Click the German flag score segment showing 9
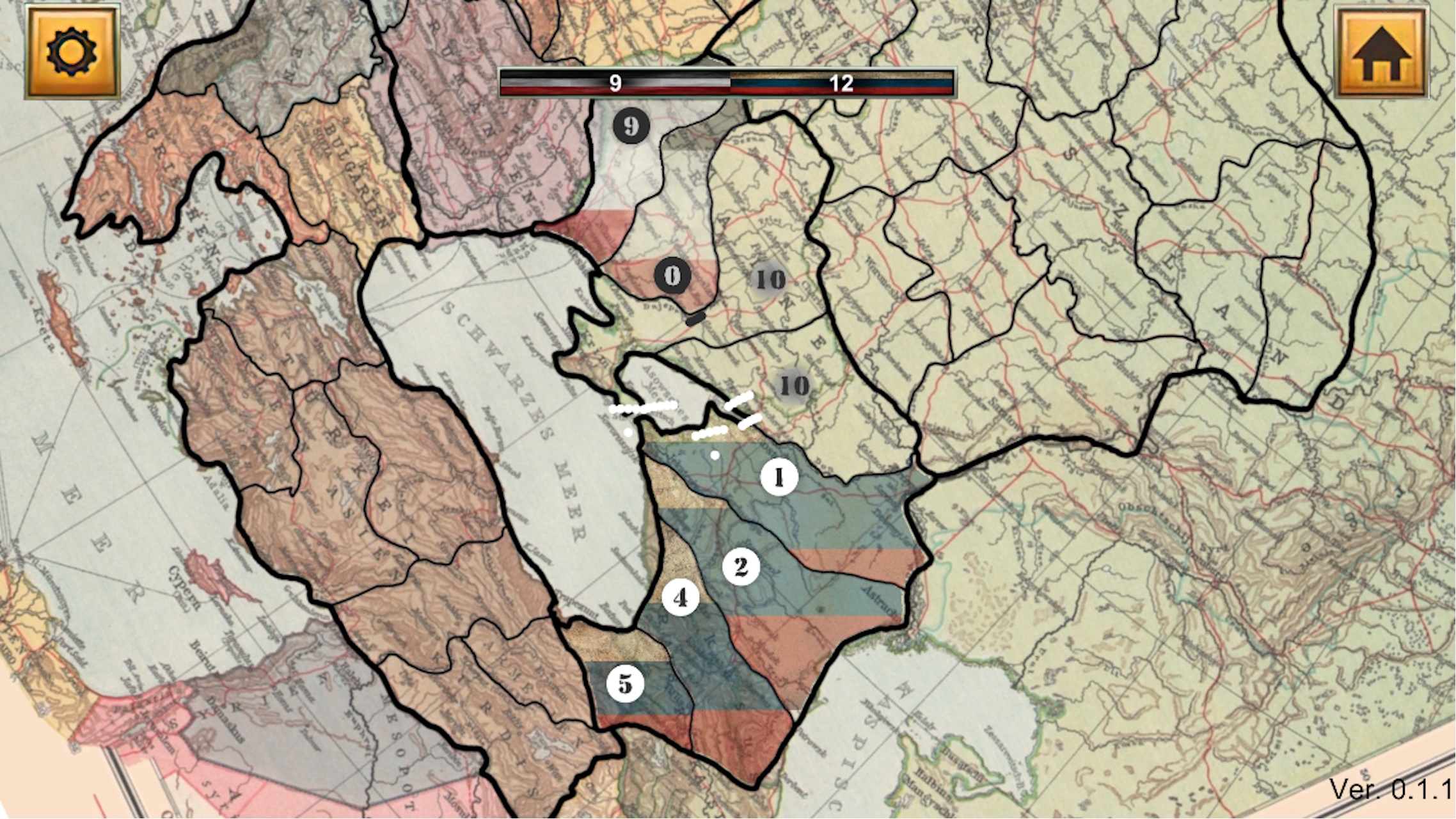Screen dimensions: 1456x819 pos(615,82)
